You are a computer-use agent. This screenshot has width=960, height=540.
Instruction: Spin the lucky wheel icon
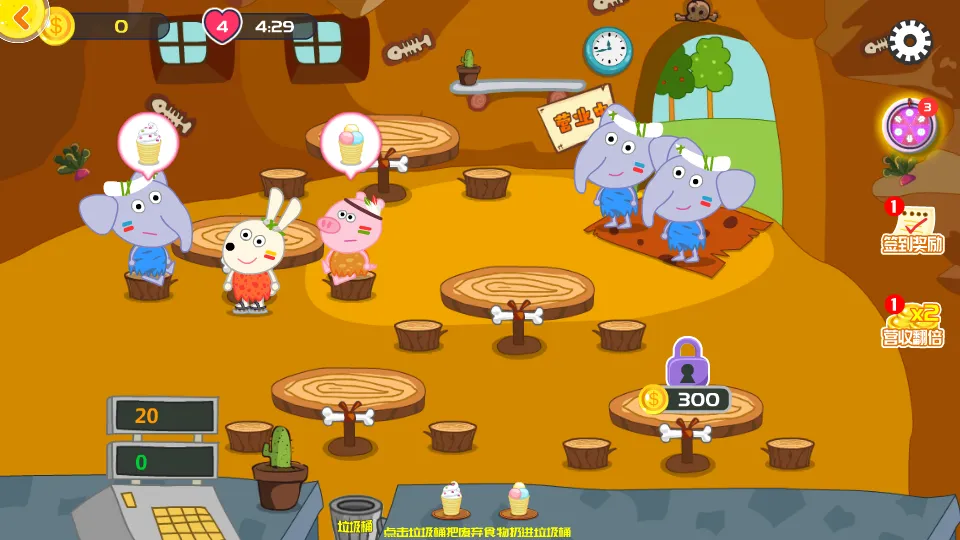908,128
